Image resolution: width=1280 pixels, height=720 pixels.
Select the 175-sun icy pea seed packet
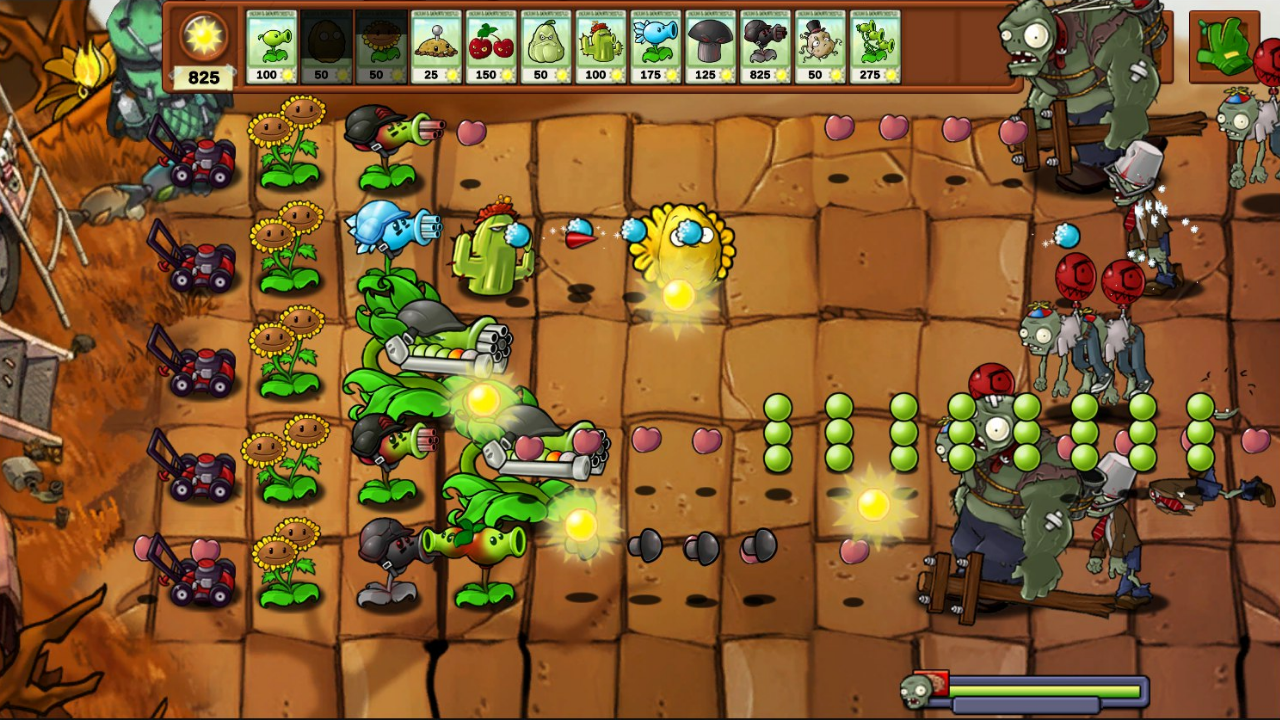point(655,45)
